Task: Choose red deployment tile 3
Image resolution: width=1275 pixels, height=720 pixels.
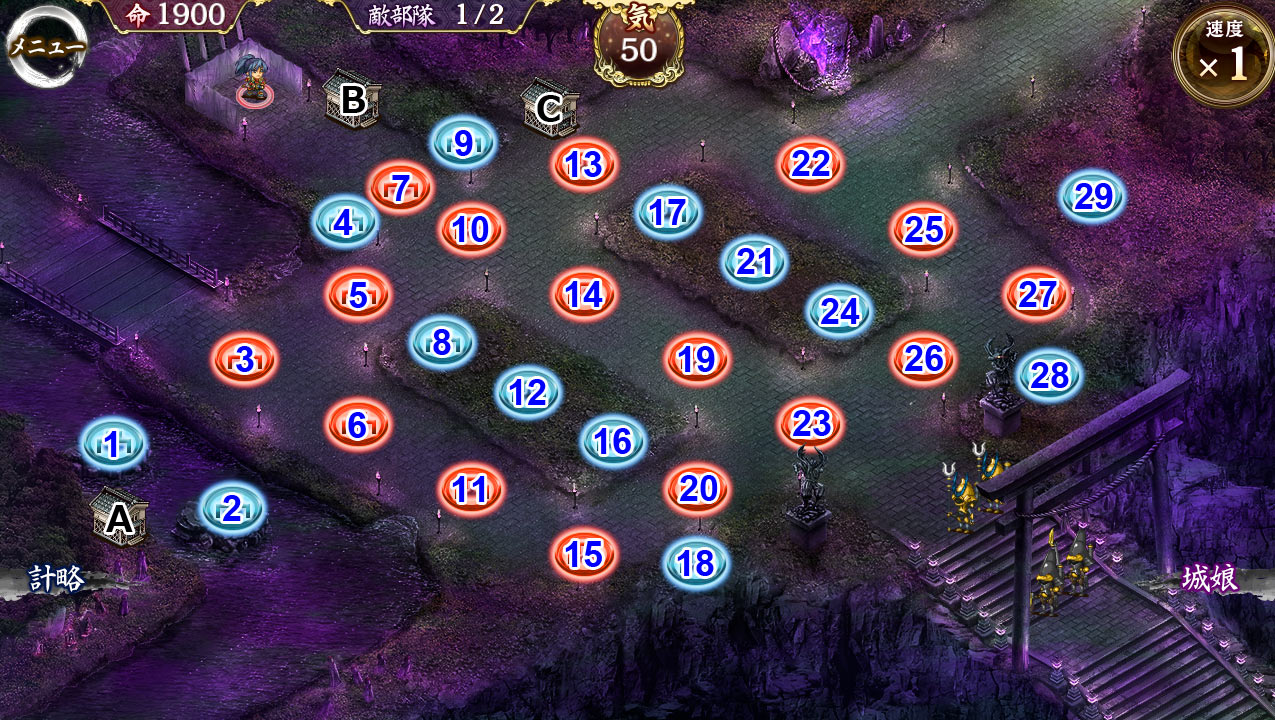Action: tap(245, 360)
